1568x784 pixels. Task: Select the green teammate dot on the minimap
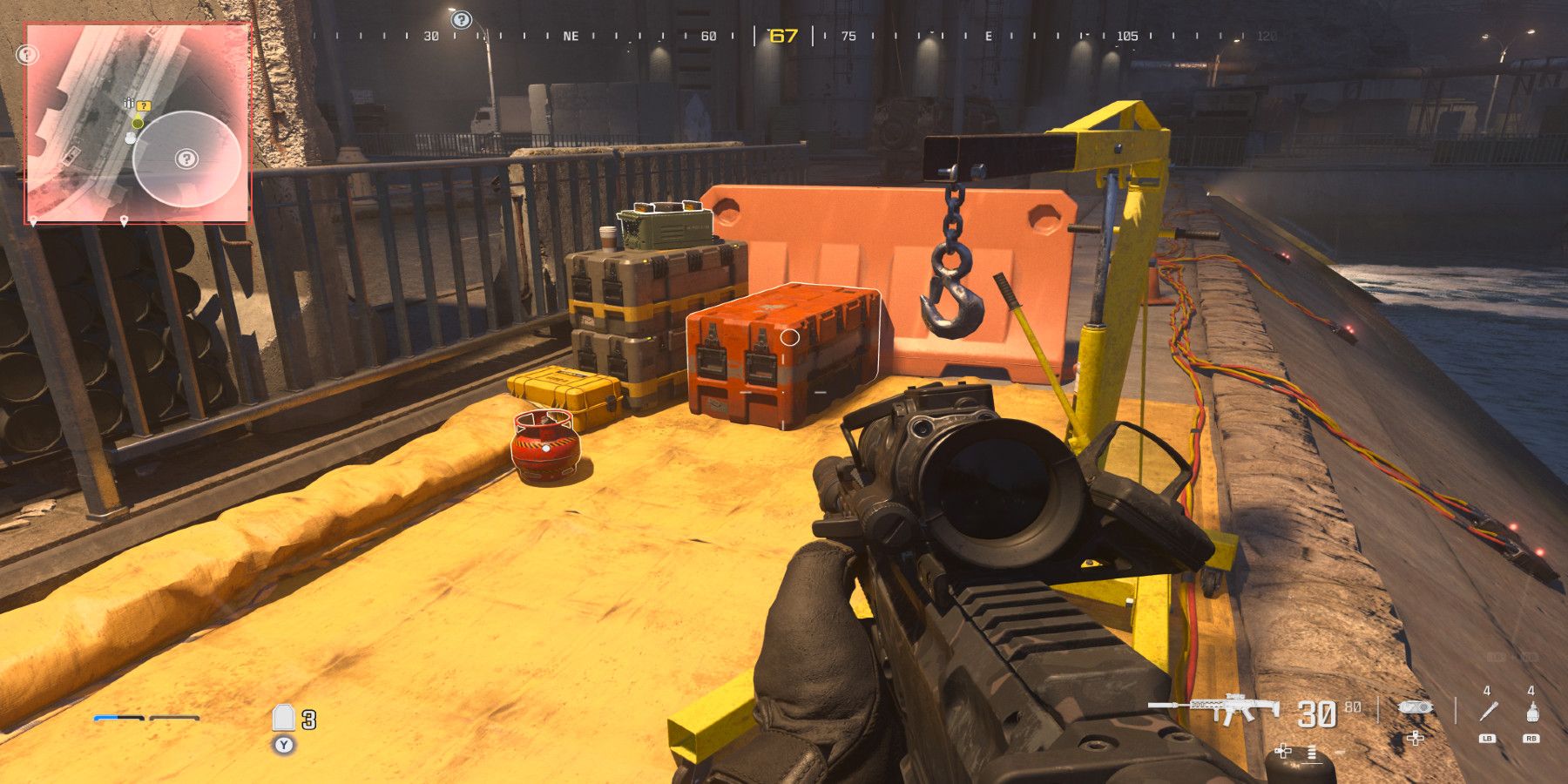(x=136, y=124)
